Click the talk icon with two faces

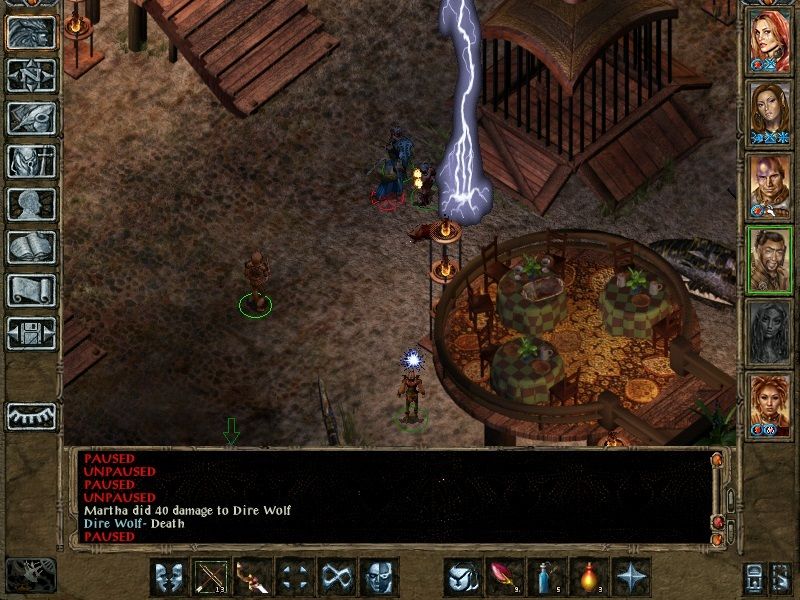coord(169,577)
